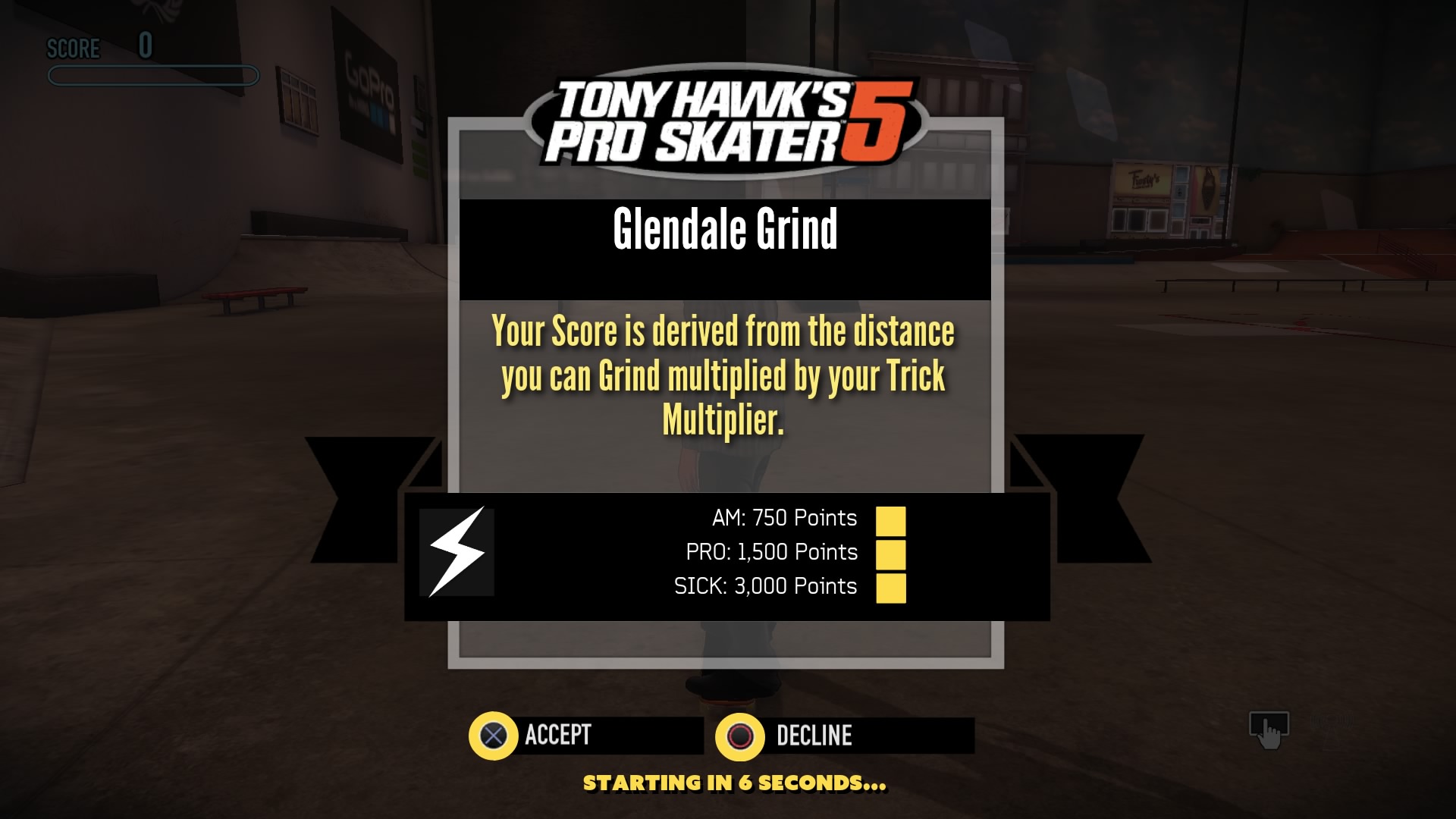Click the Circle button icon beside DECLINE
The width and height of the screenshot is (1456, 819).
(742, 734)
